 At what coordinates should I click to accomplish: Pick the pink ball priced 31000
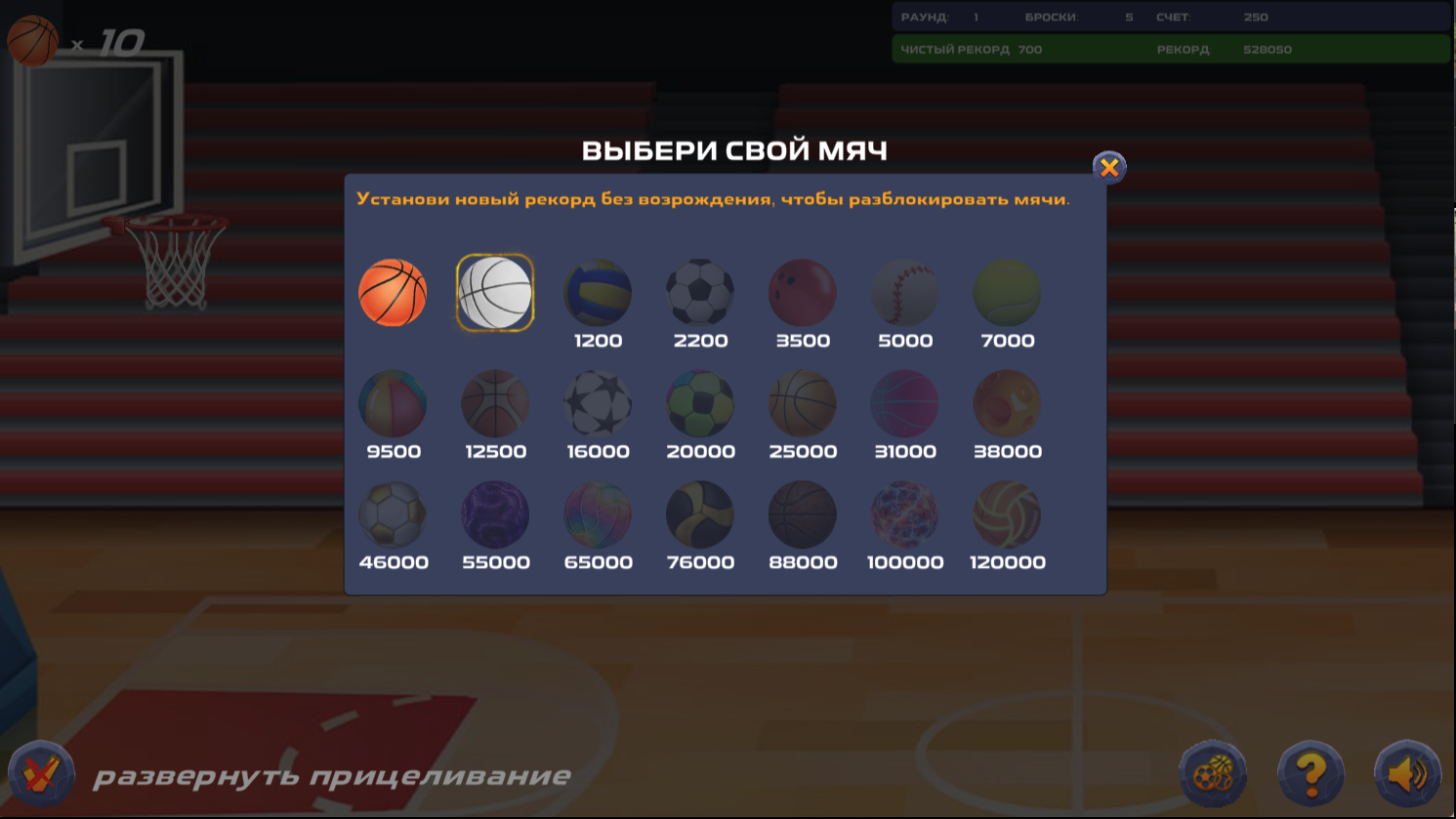(905, 402)
